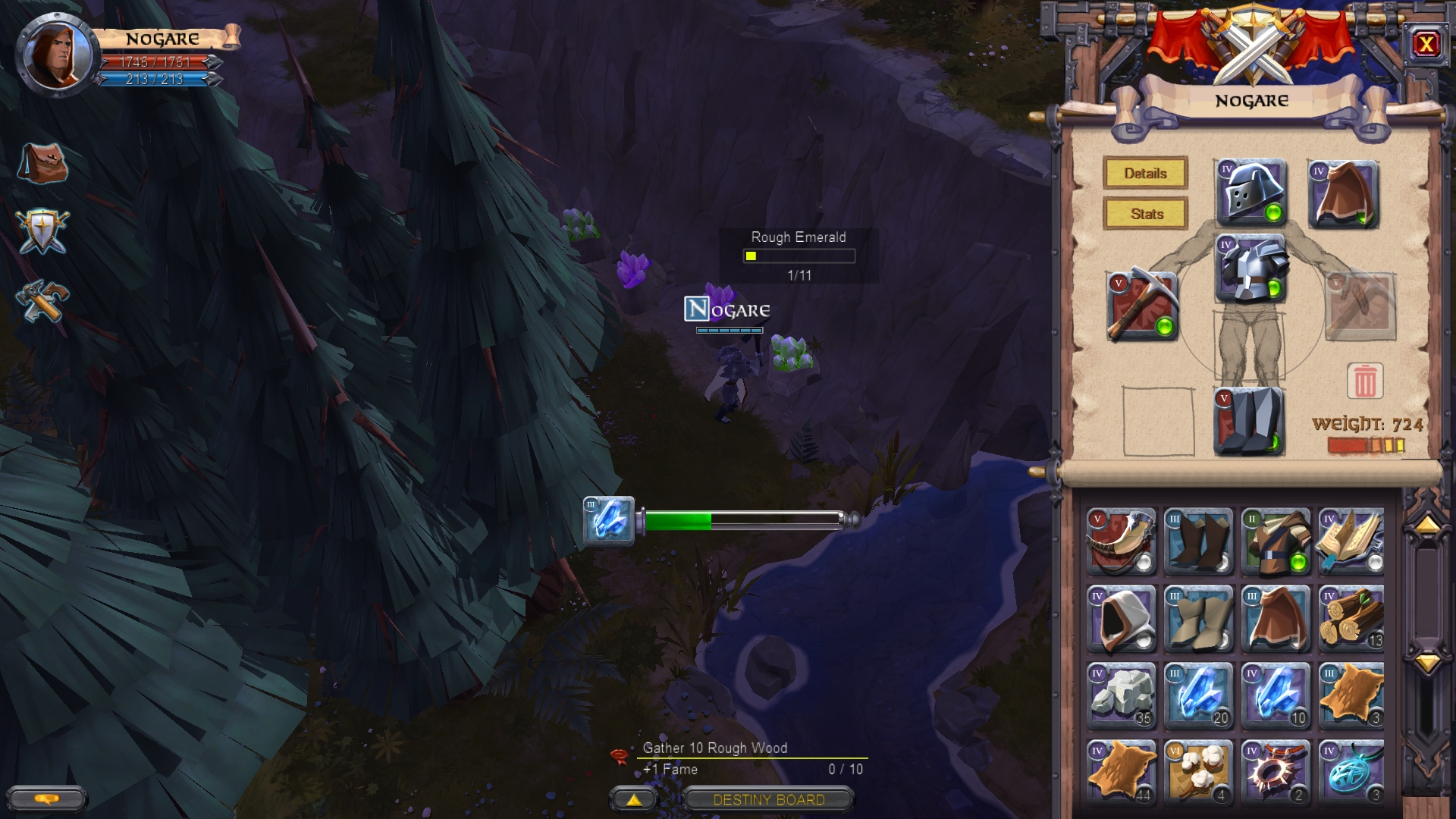Select the stack of 20 emerald crystals
The height and width of the screenshot is (819, 1456).
tap(1197, 695)
